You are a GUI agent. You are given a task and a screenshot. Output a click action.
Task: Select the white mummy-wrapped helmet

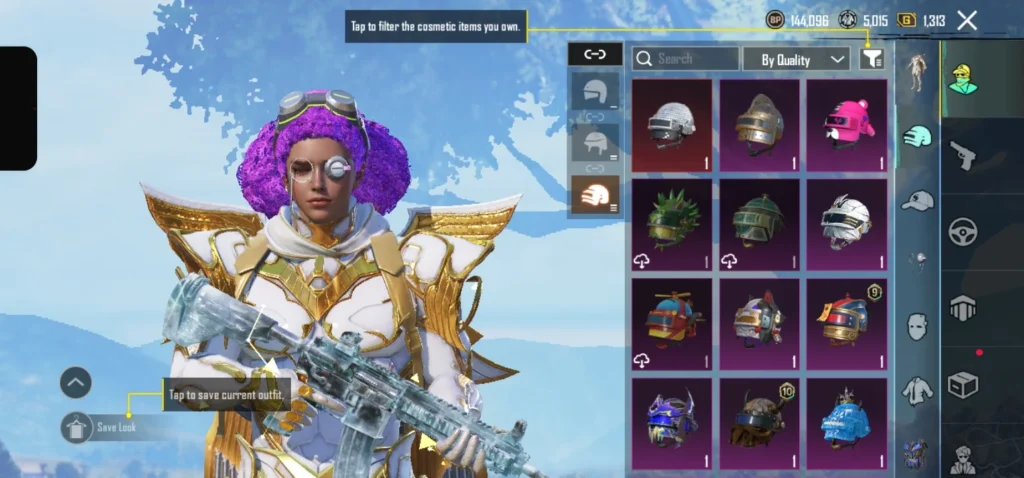tap(846, 224)
